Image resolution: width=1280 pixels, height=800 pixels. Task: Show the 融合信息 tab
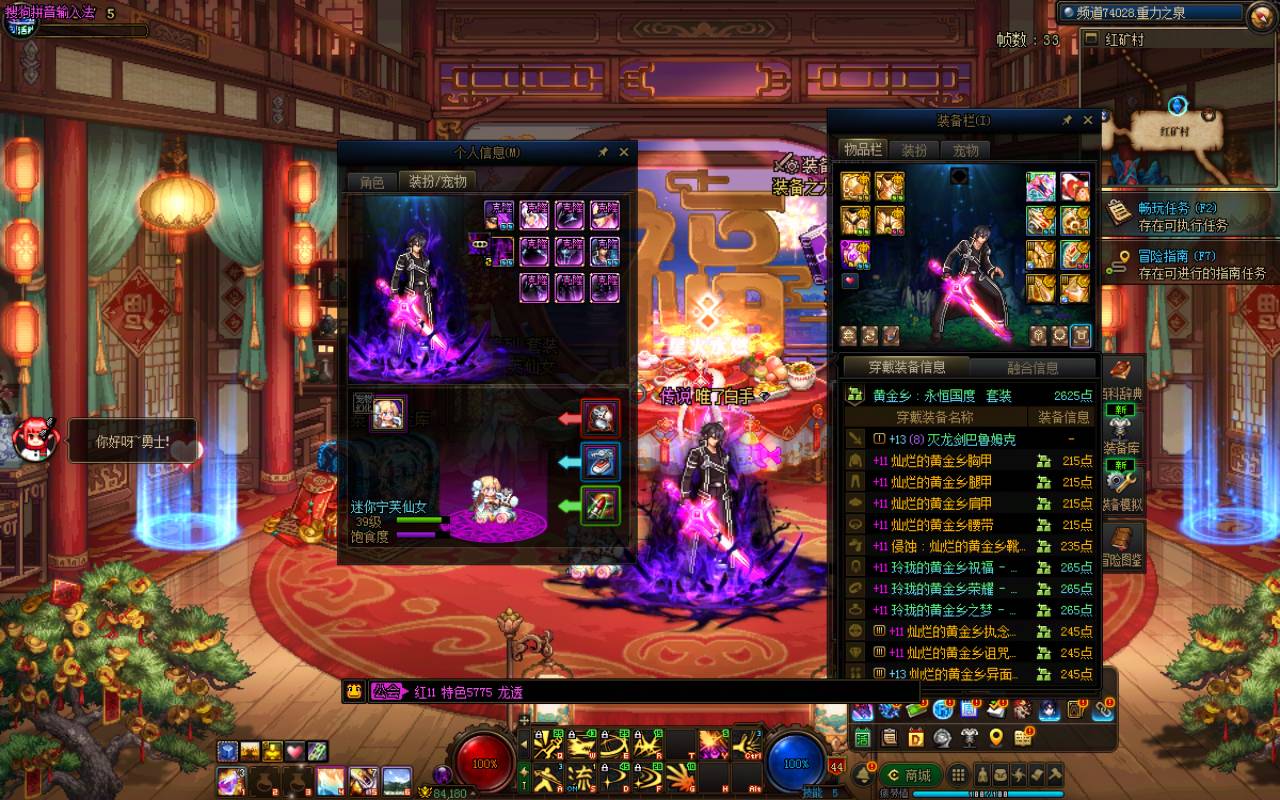[x=1032, y=367]
